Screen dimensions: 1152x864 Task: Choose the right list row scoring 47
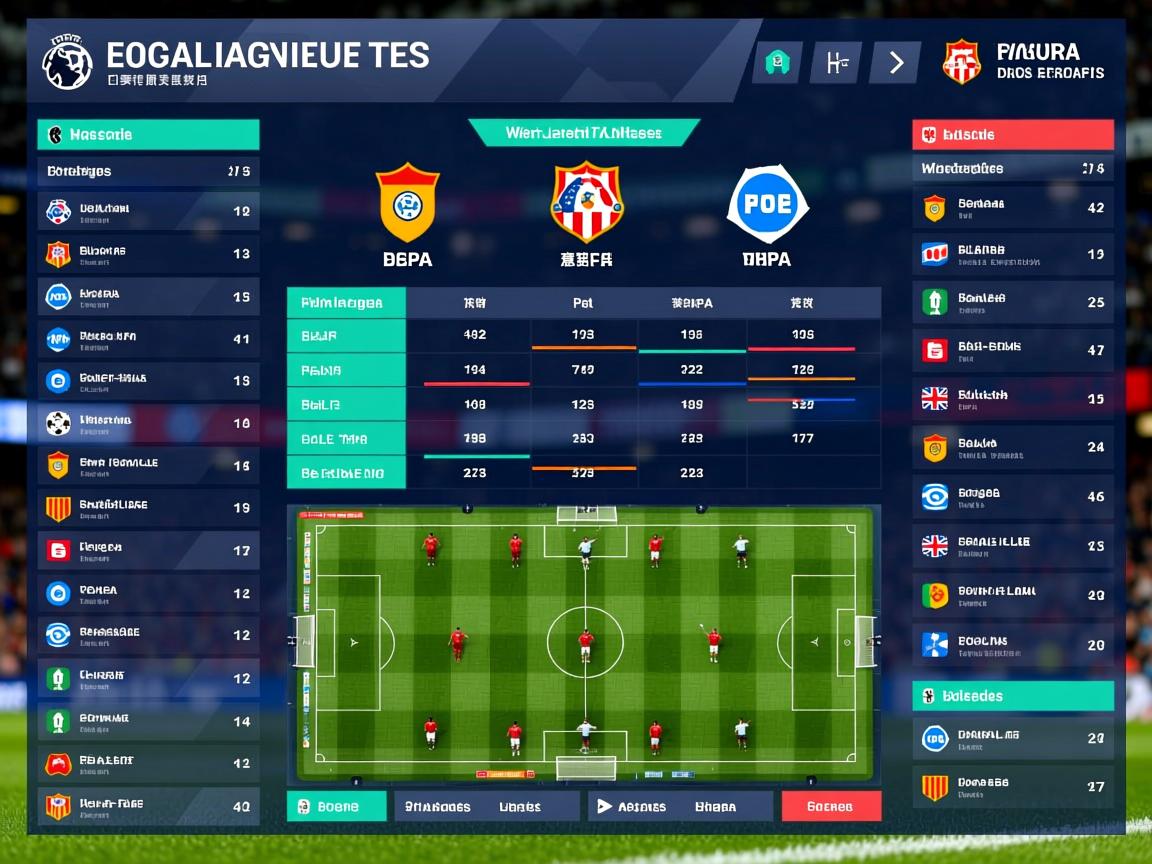click(x=1013, y=350)
